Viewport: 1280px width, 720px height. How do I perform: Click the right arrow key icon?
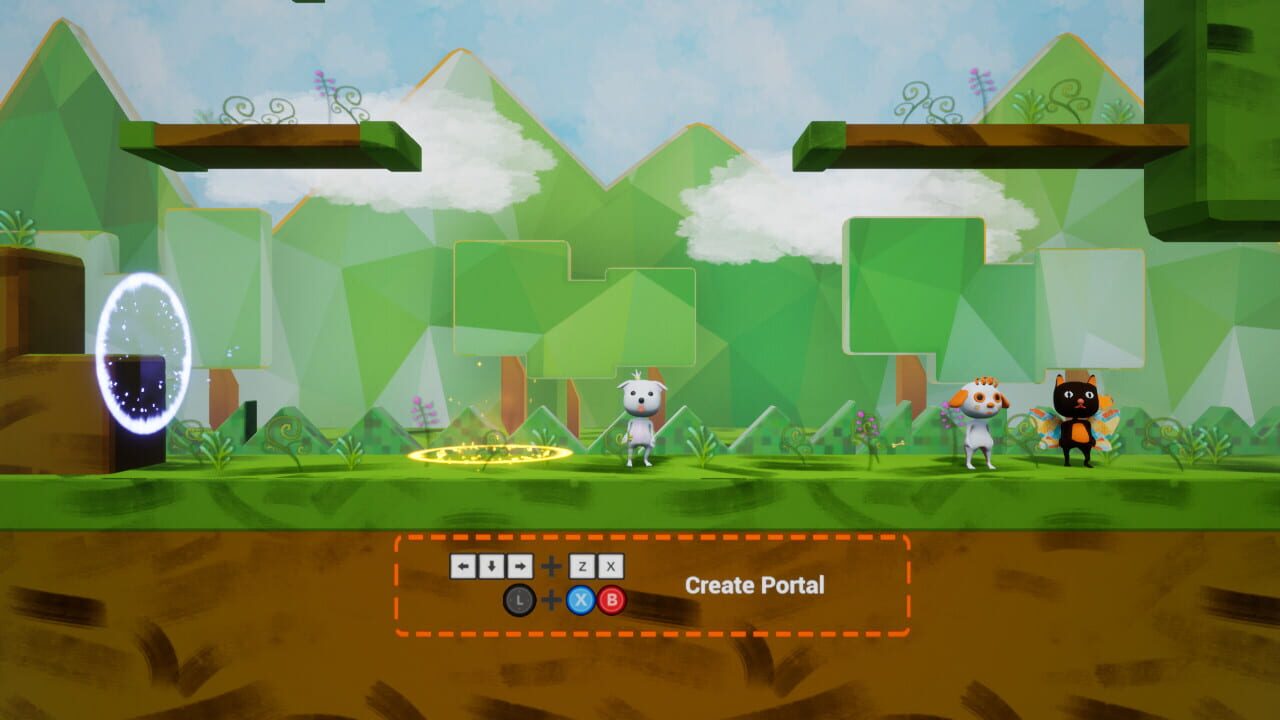tap(519, 566)
